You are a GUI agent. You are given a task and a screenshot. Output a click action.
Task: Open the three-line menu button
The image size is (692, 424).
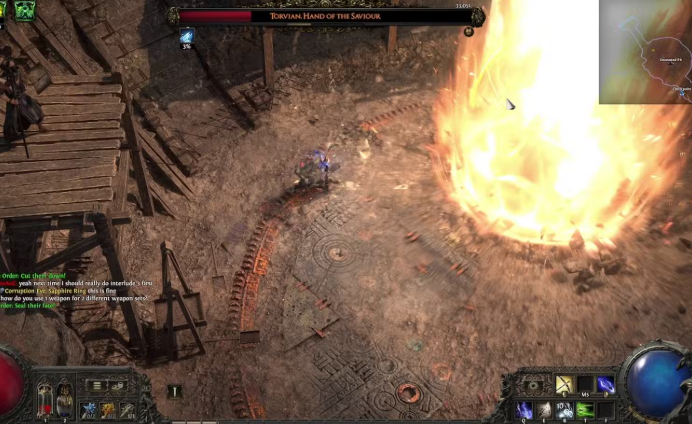[97, 385]
